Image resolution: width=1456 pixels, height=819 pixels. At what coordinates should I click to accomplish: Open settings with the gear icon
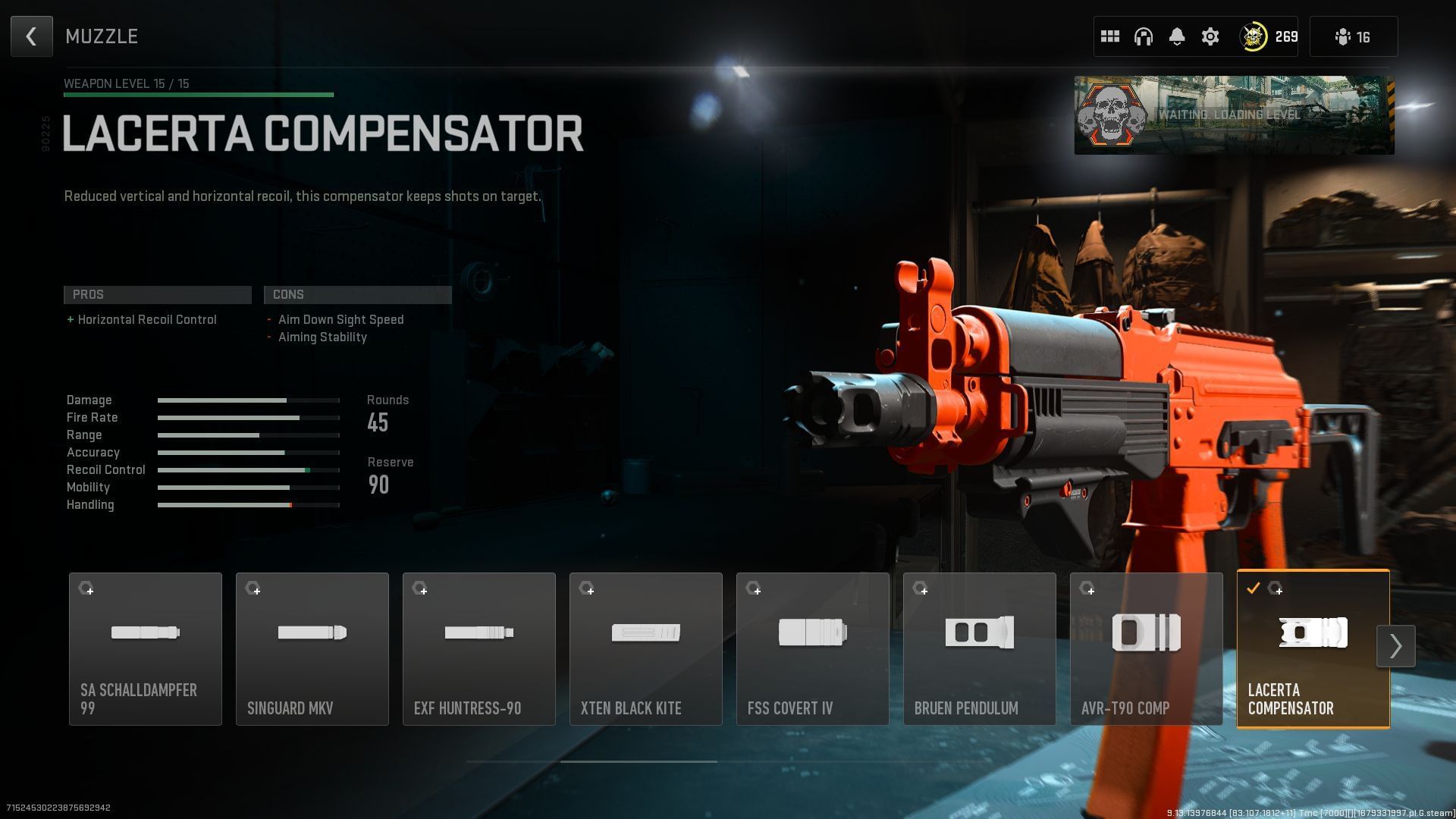point(1210,36)
